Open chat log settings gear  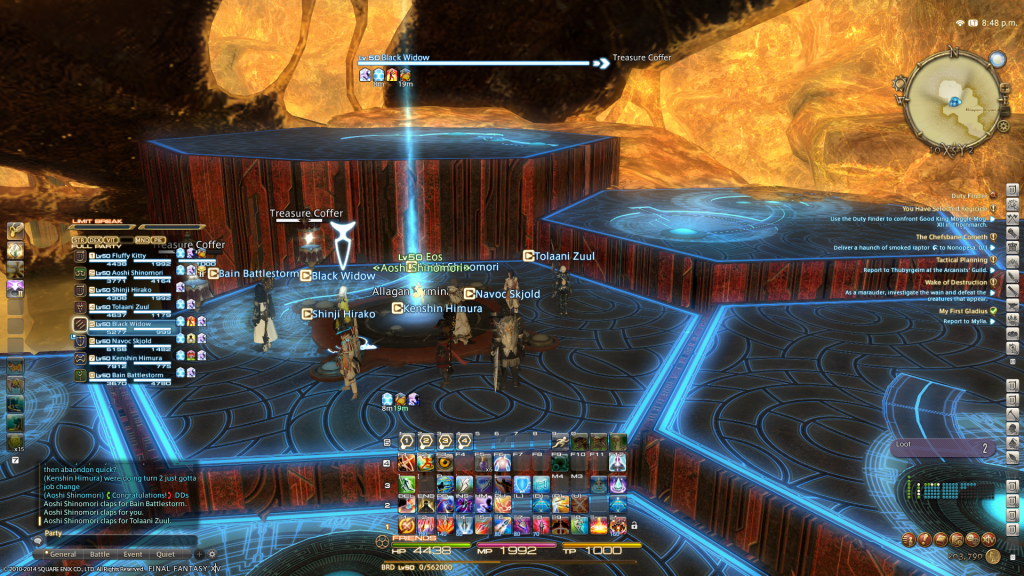coord(211,553)
